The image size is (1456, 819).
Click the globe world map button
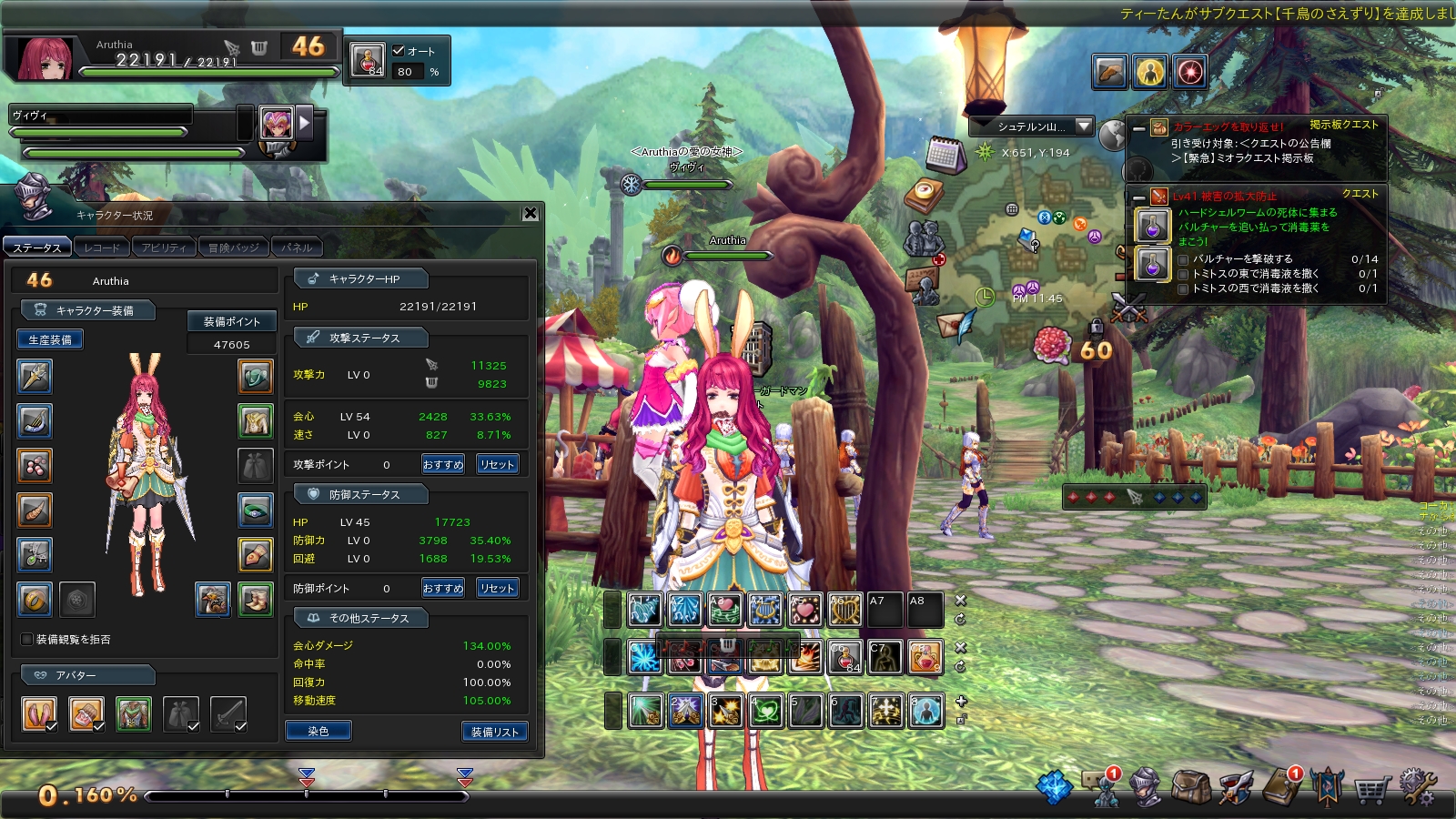[1113, 136]
